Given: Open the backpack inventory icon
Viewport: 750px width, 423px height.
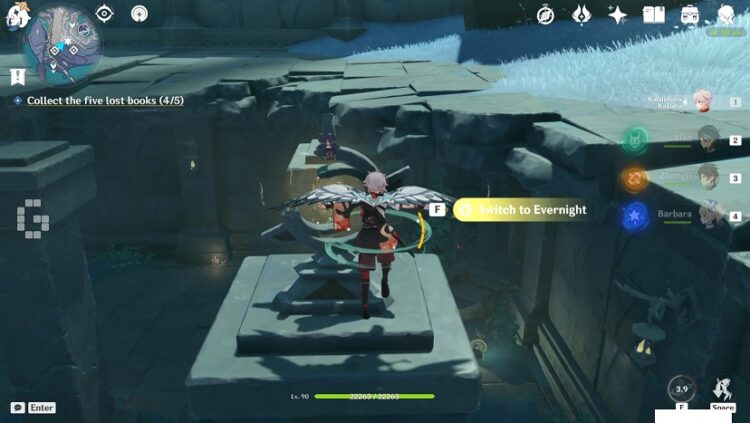Looking at the screenshot, I should point(690,15).
